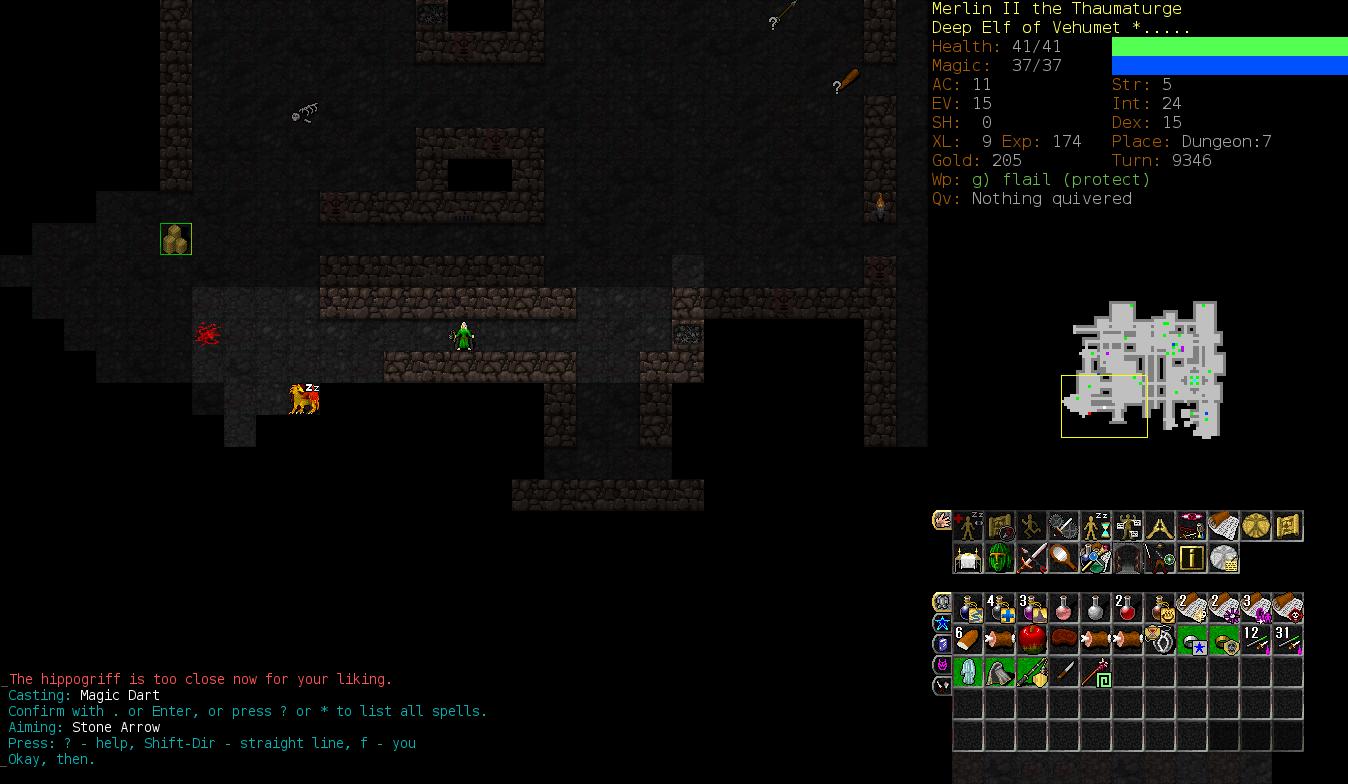This screenshot has width=1348, height=784.
Task: Open the yellow information icon
Action: click(x=1192, y=558)
